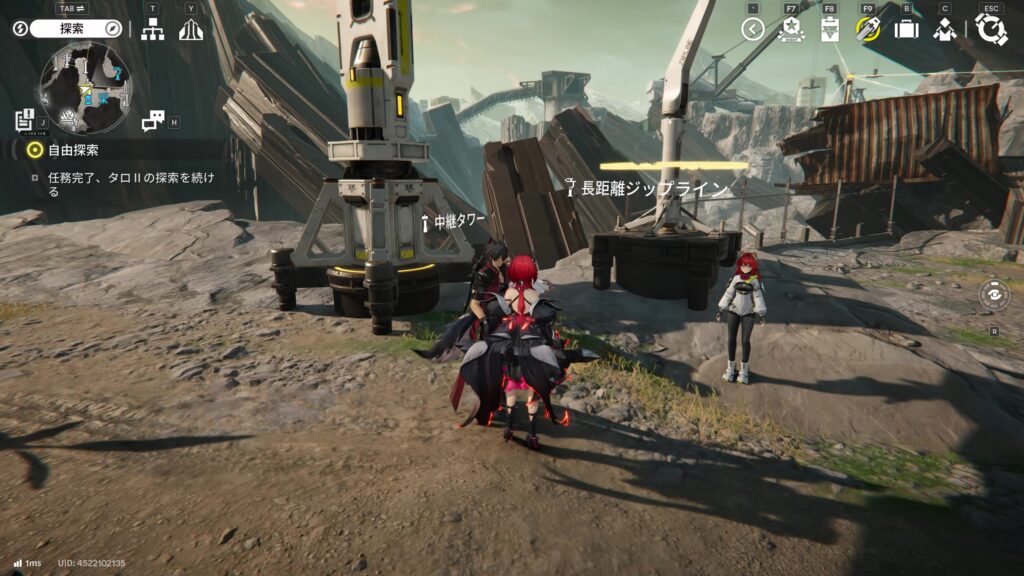
Task: Click the 探索 mode switch pill
Action: pyautogui.click(x=76, y=29)
